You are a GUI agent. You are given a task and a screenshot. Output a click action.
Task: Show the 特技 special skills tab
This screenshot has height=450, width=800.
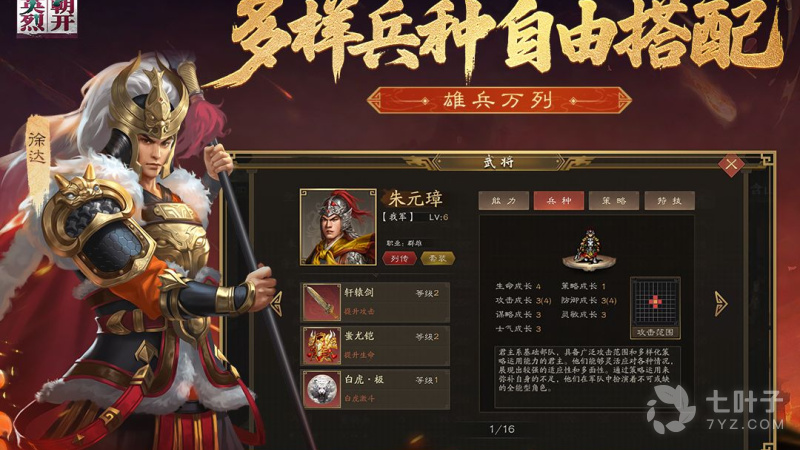668,200
